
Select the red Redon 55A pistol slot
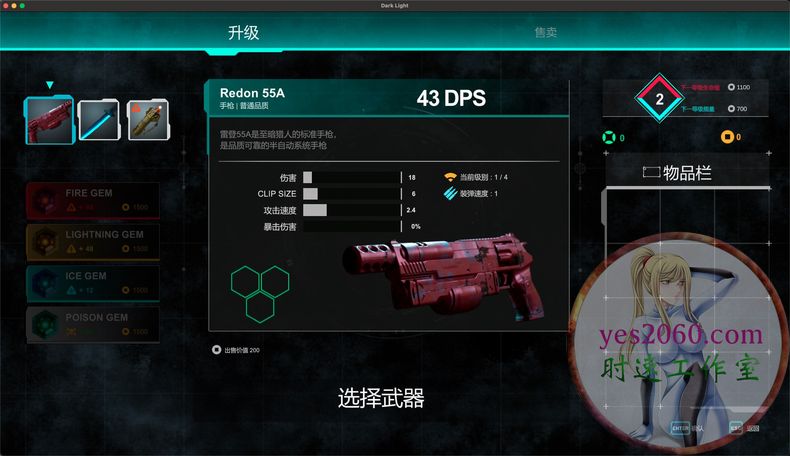tap(50, 120)
